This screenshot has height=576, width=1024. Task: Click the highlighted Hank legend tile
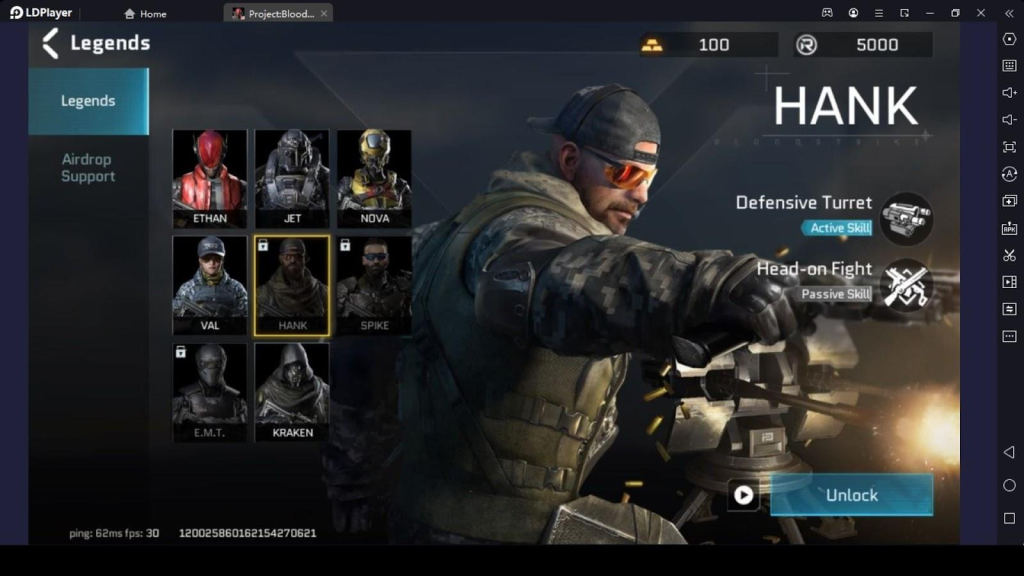point(292,285)
